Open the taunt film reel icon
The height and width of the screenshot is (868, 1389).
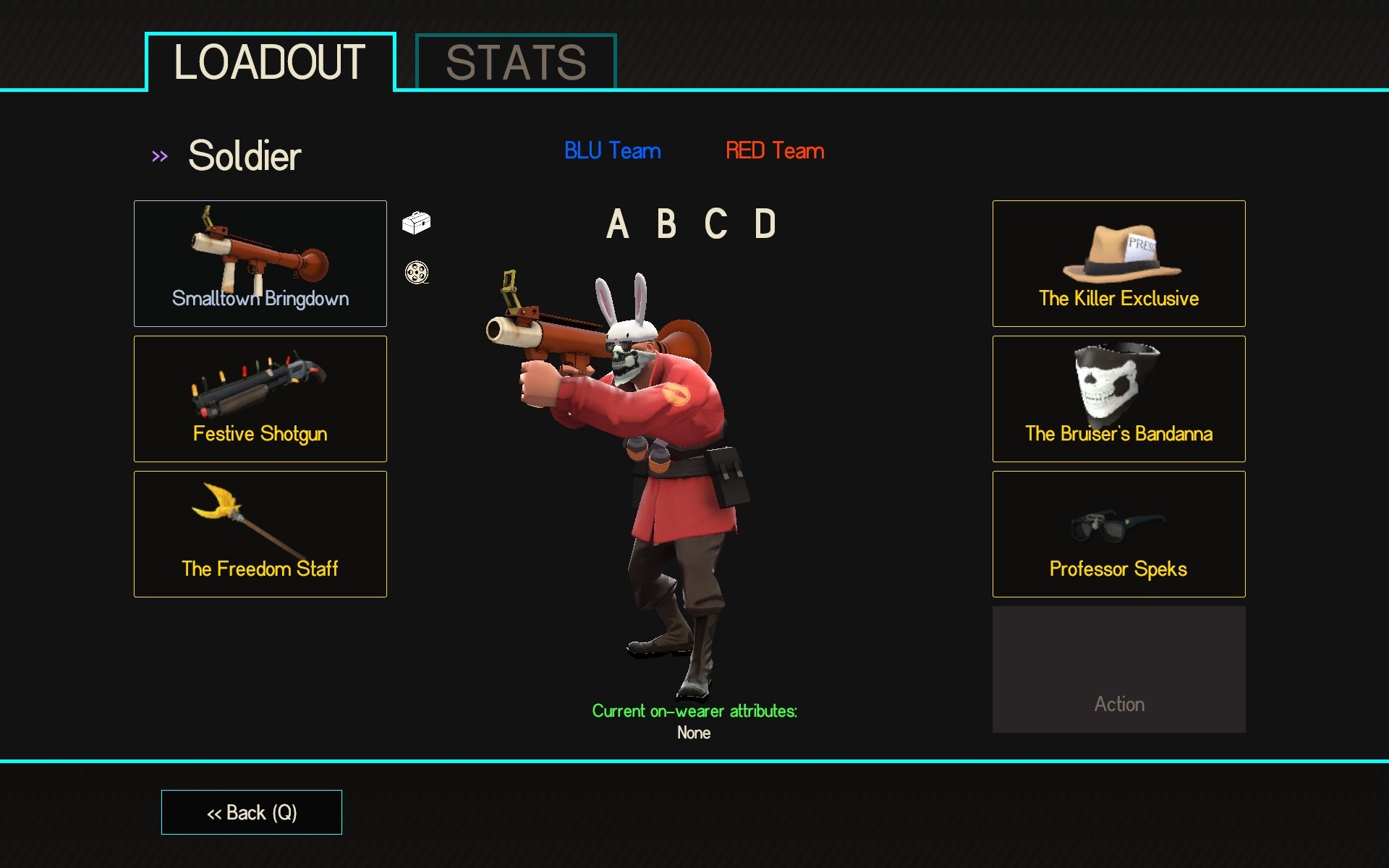click(415, 273)
